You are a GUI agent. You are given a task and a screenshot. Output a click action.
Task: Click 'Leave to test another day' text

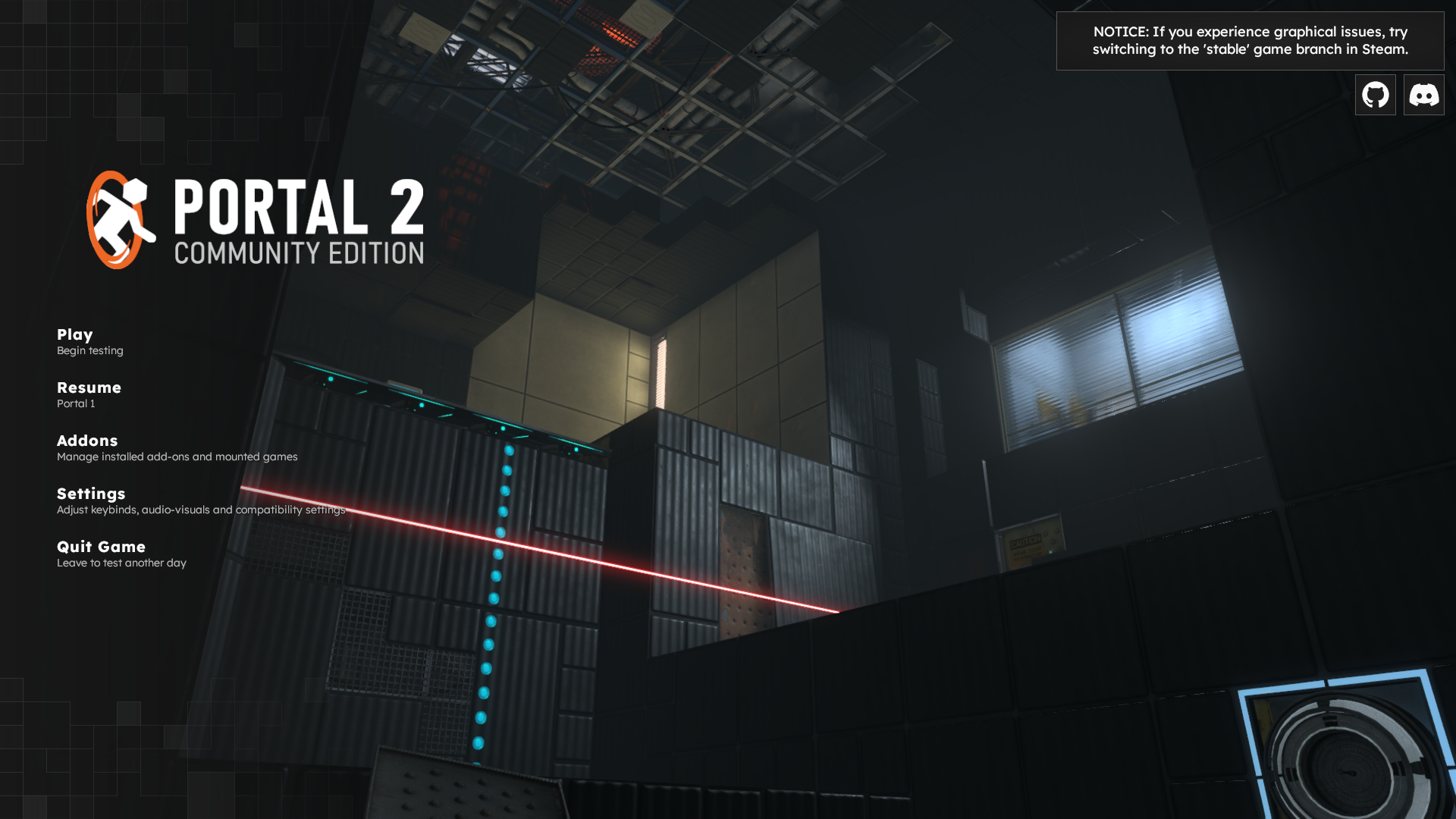122,563
